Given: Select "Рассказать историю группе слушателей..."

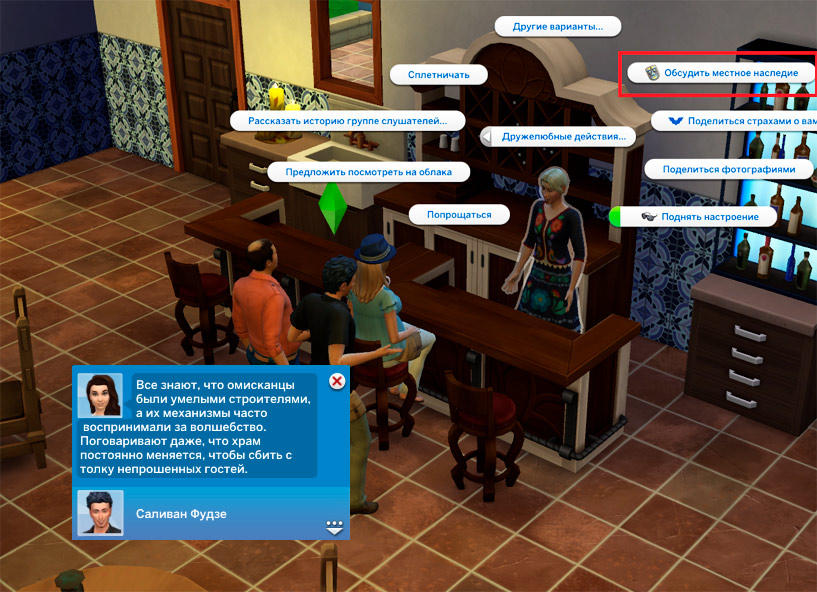Looking at the screenshot, I should [x=347, y=121].
